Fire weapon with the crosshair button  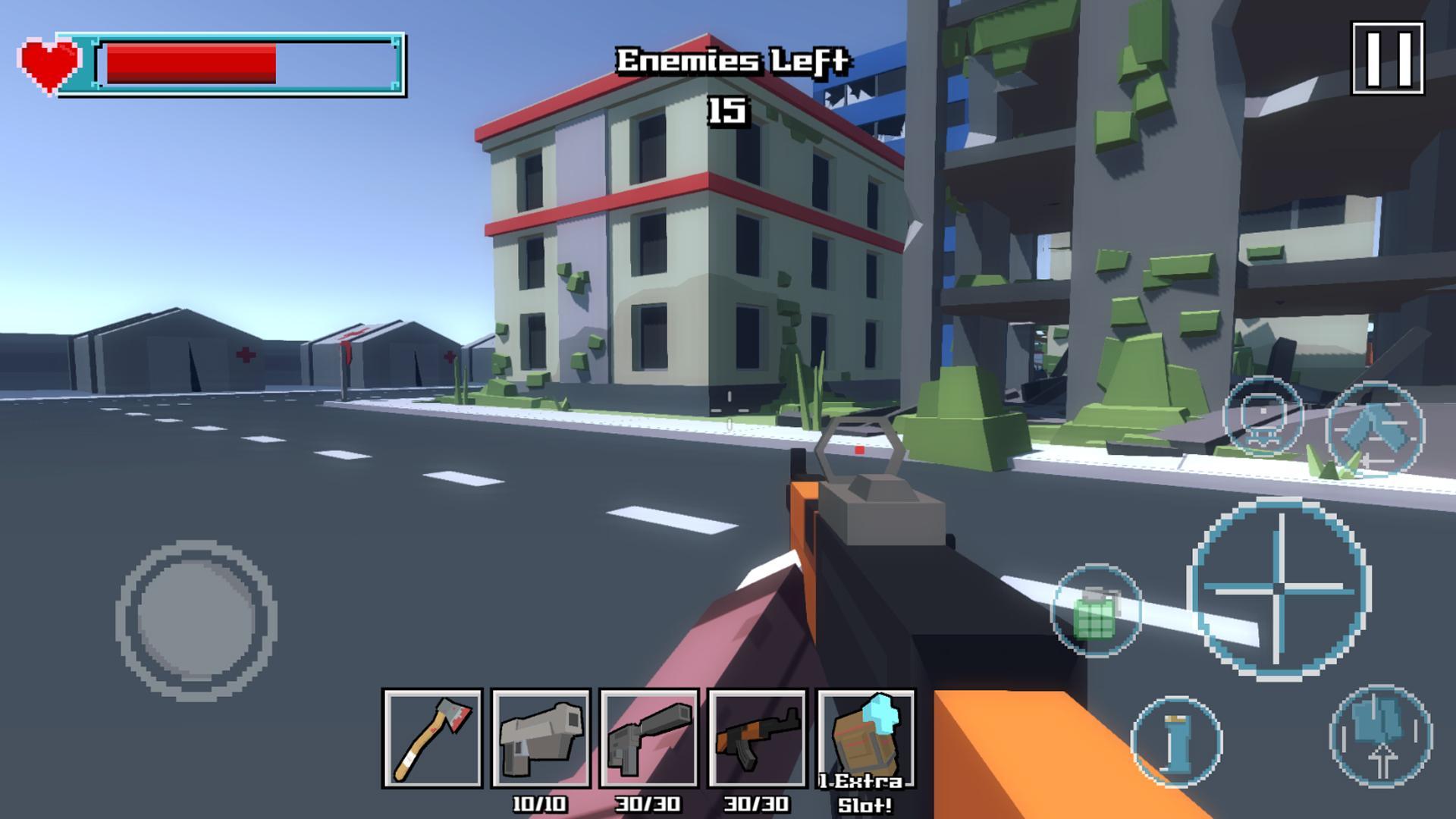click(x=1279, y=588)
